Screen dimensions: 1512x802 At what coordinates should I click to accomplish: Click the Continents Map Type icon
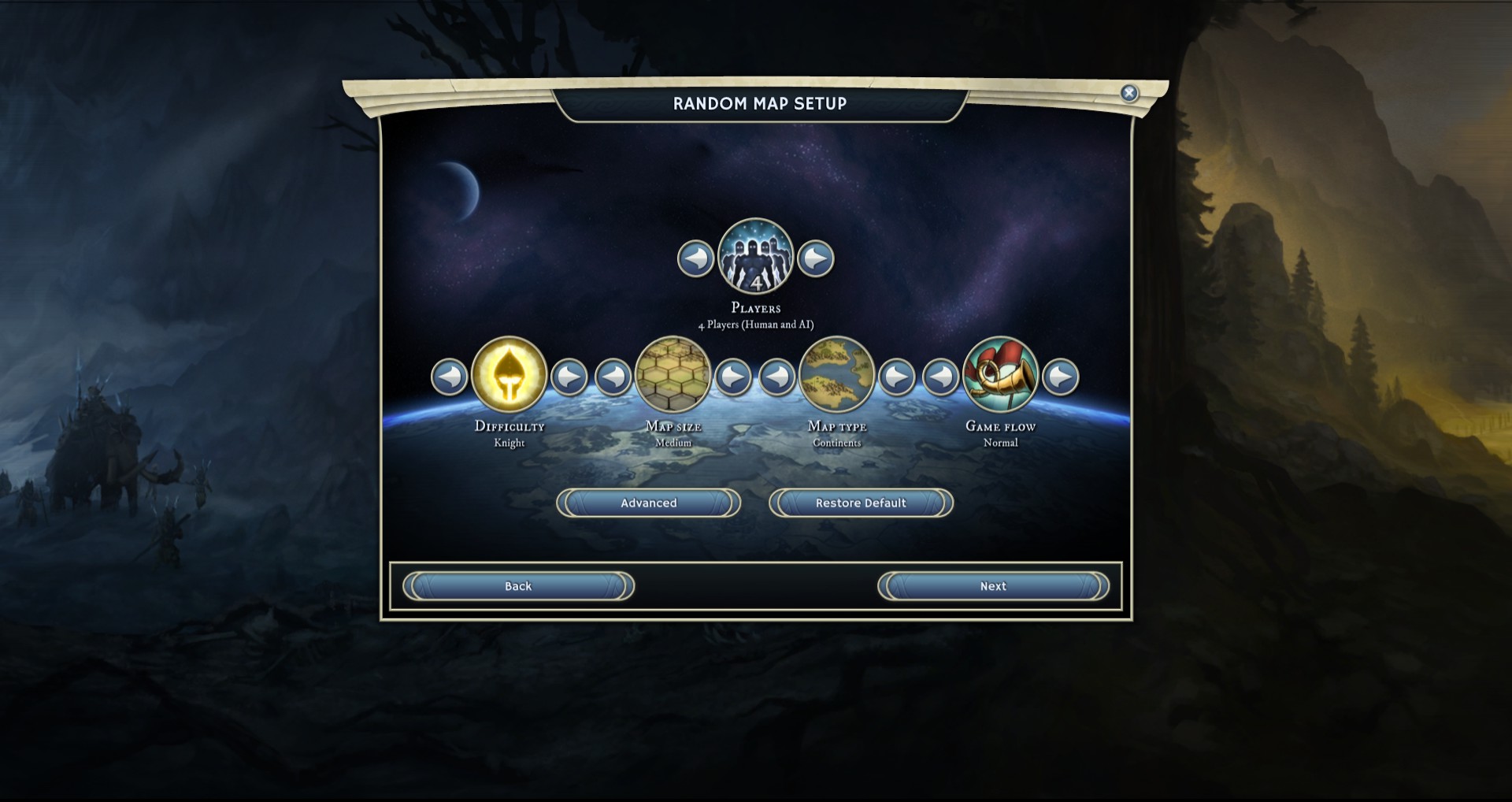pyautogui.click(x=837, y=375)
